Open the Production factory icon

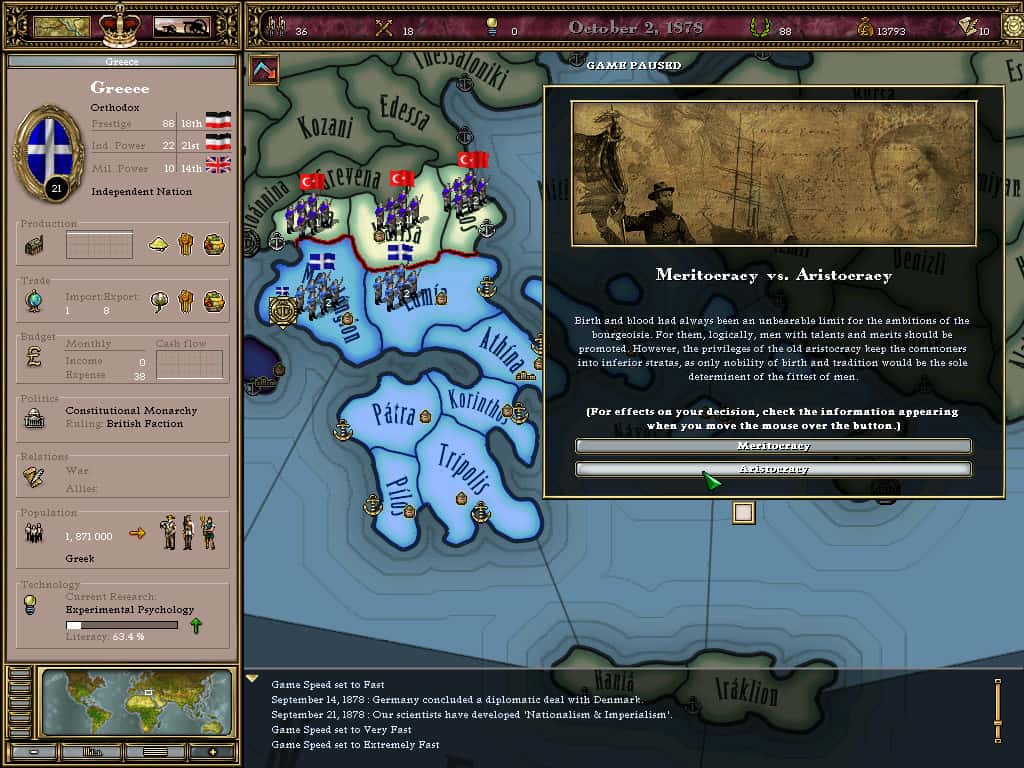pos(34,245)
